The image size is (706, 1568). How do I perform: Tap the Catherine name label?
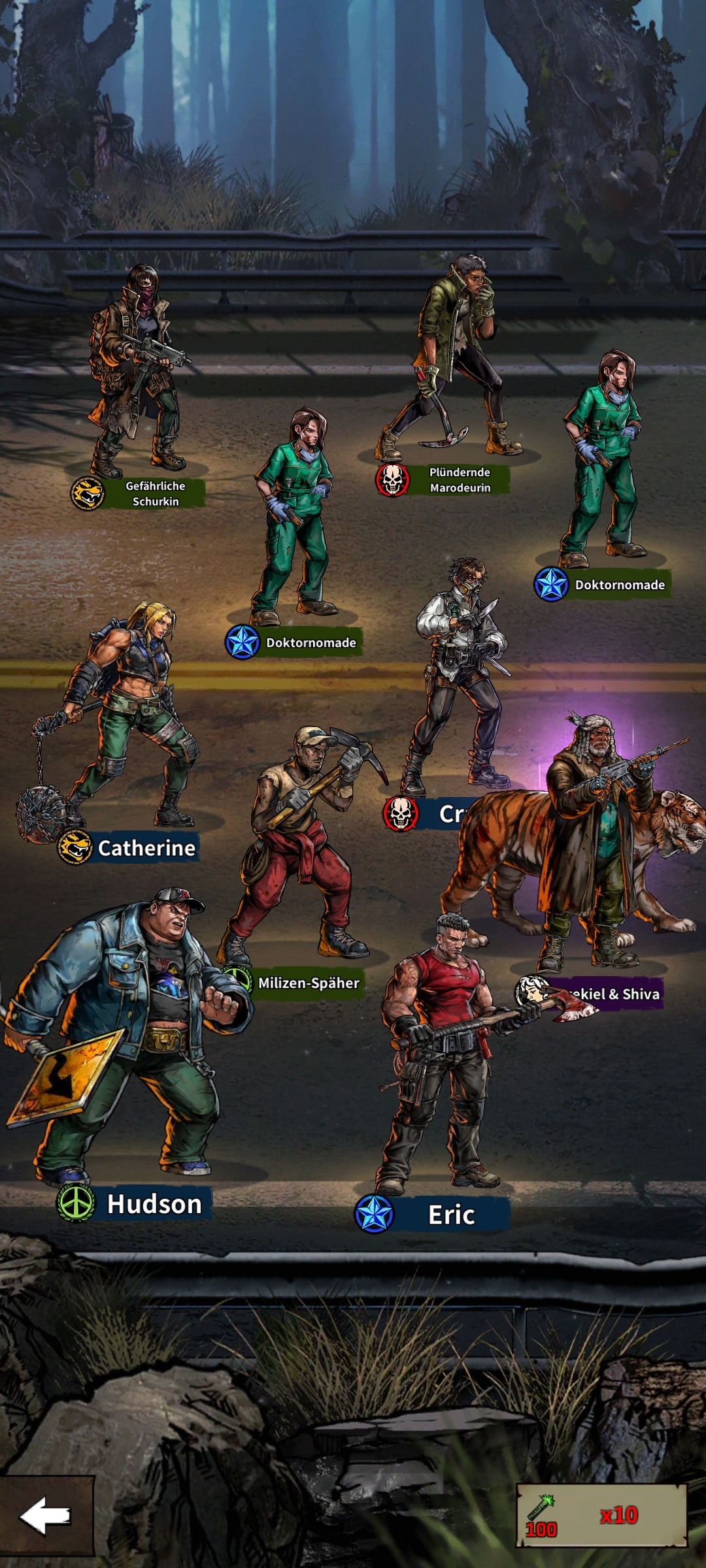coord(146,848)
